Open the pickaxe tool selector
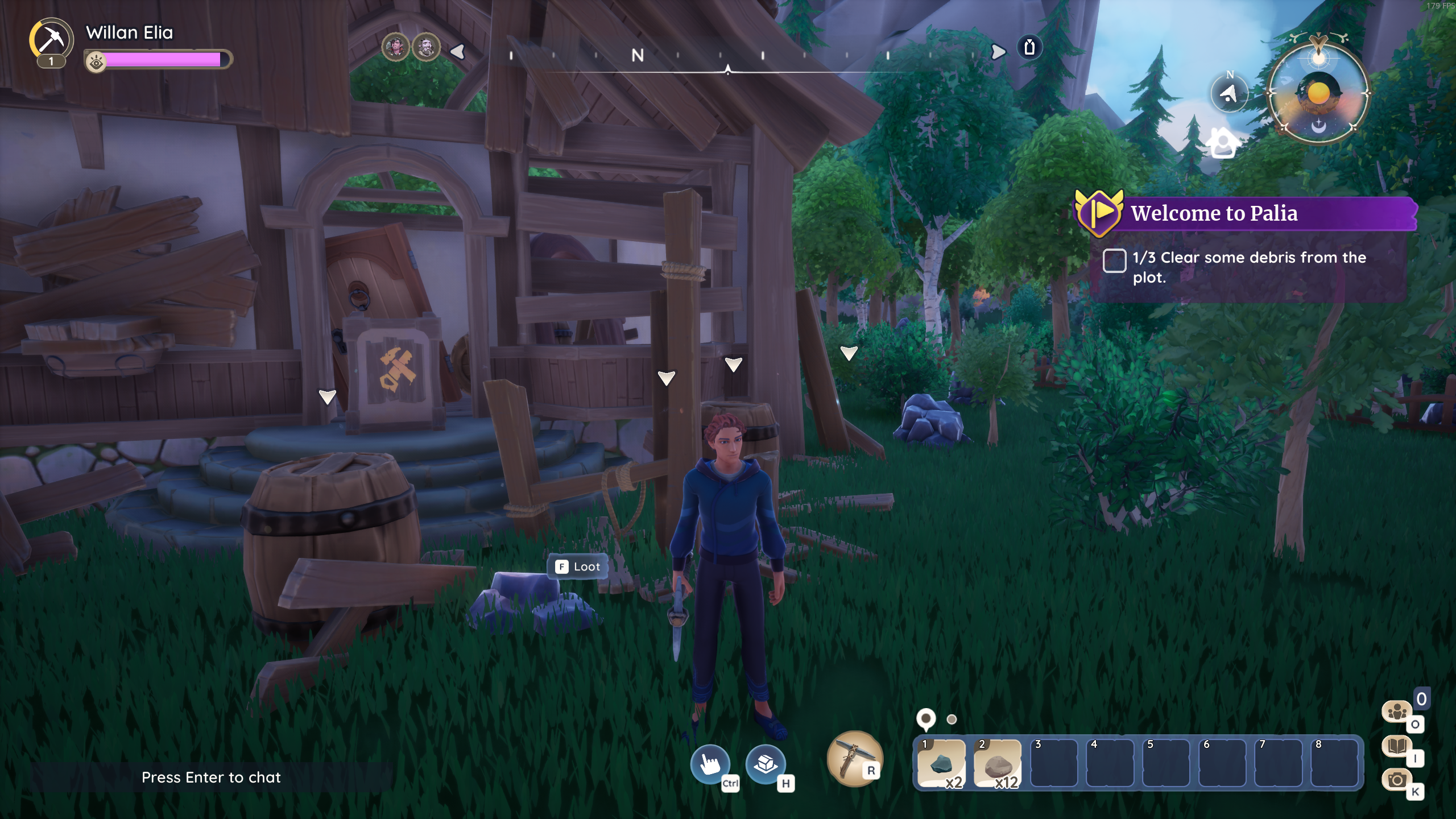The height and width of the screenshot is (819, 1456). (x=853, y=759)
